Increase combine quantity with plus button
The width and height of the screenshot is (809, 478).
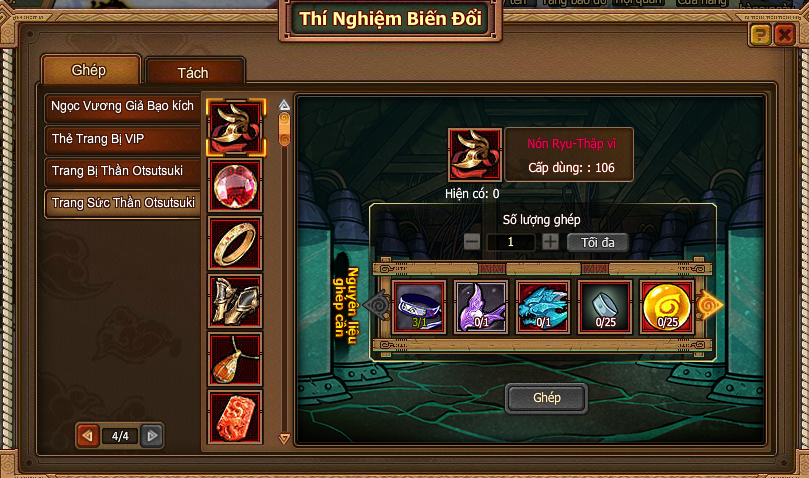(550, 242)
